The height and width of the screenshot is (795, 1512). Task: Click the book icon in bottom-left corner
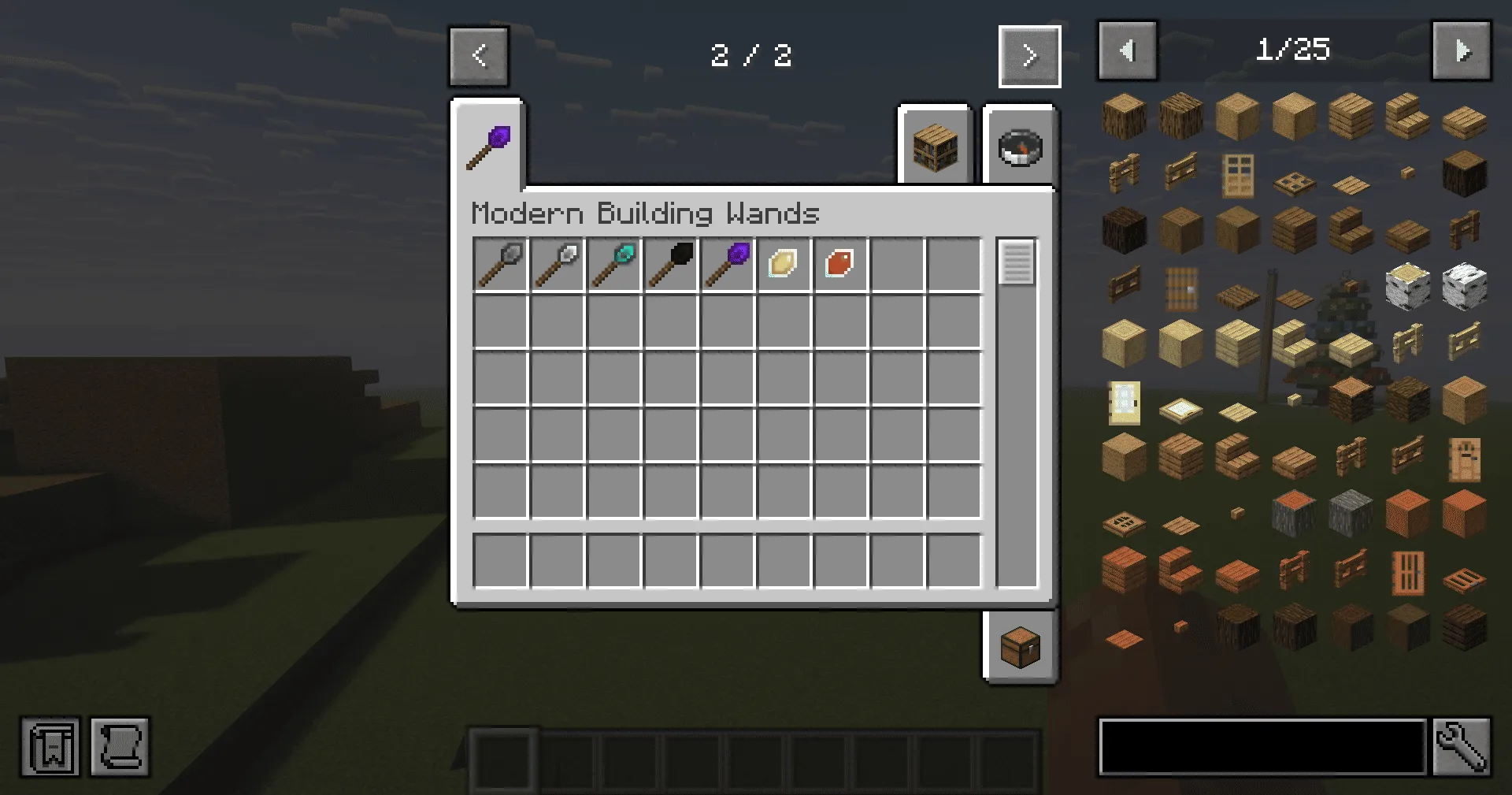(49, 747)
